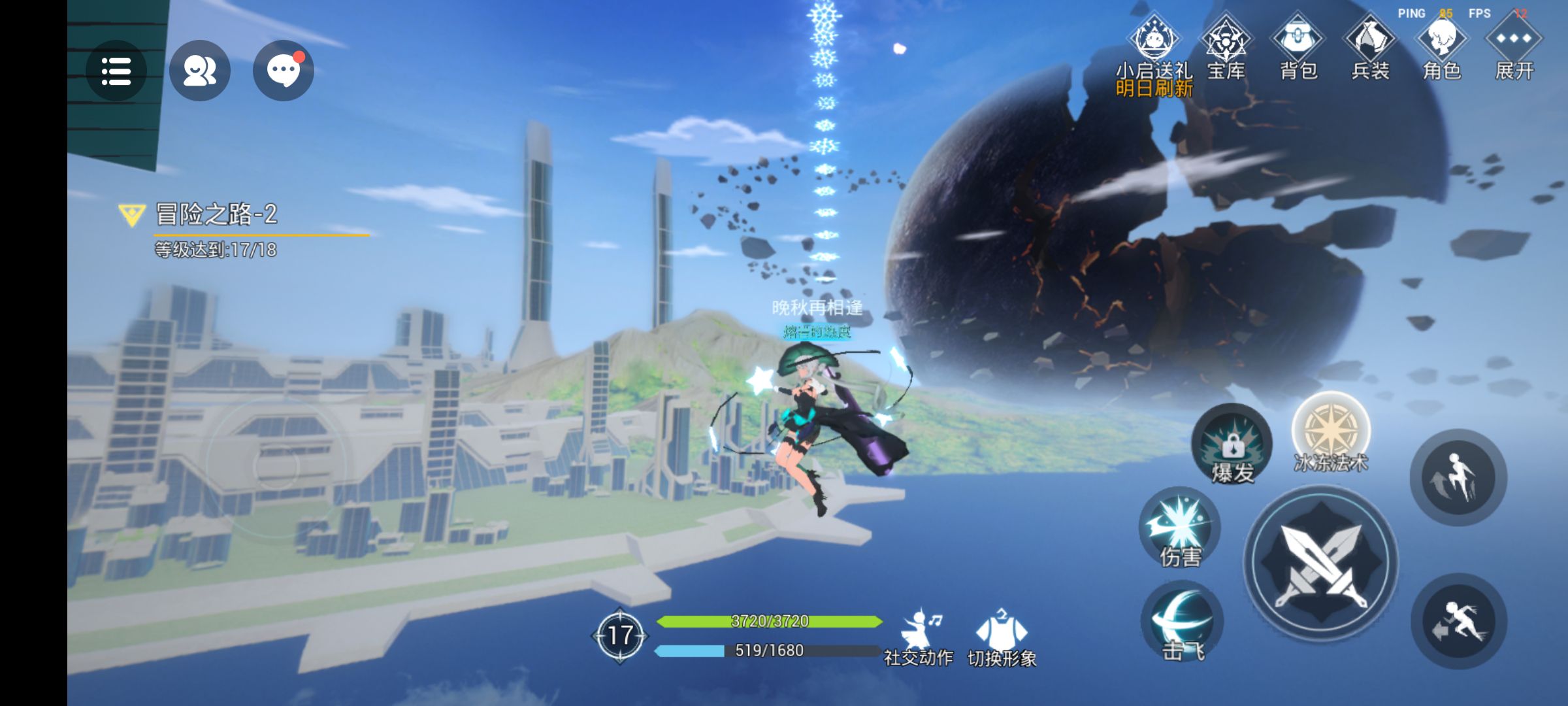The image size is (1568, 706).
Task: Open the 角色 character screen
Action: coord(1442,42)
